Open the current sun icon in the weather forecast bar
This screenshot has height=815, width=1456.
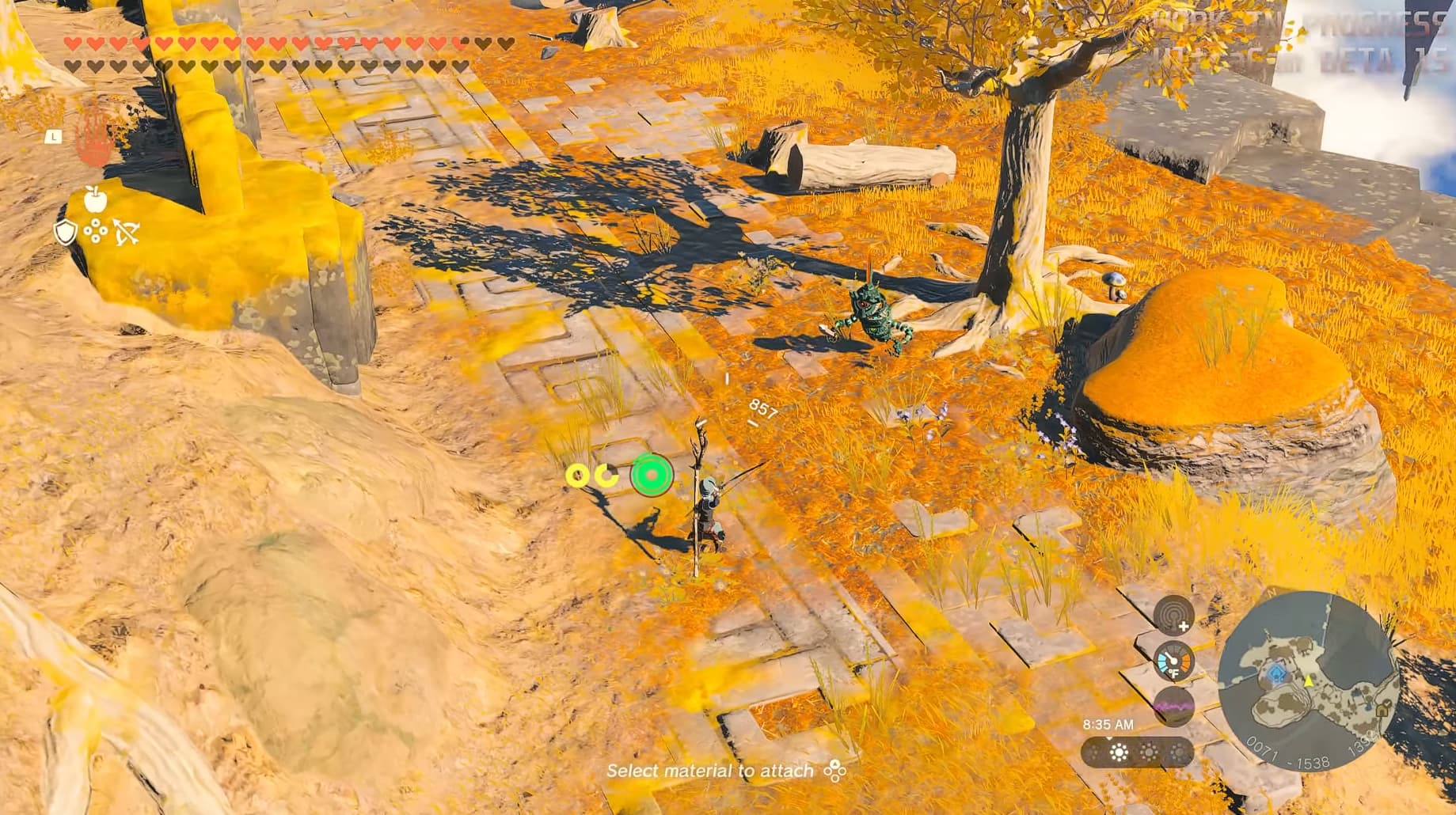click(1118, 751)
